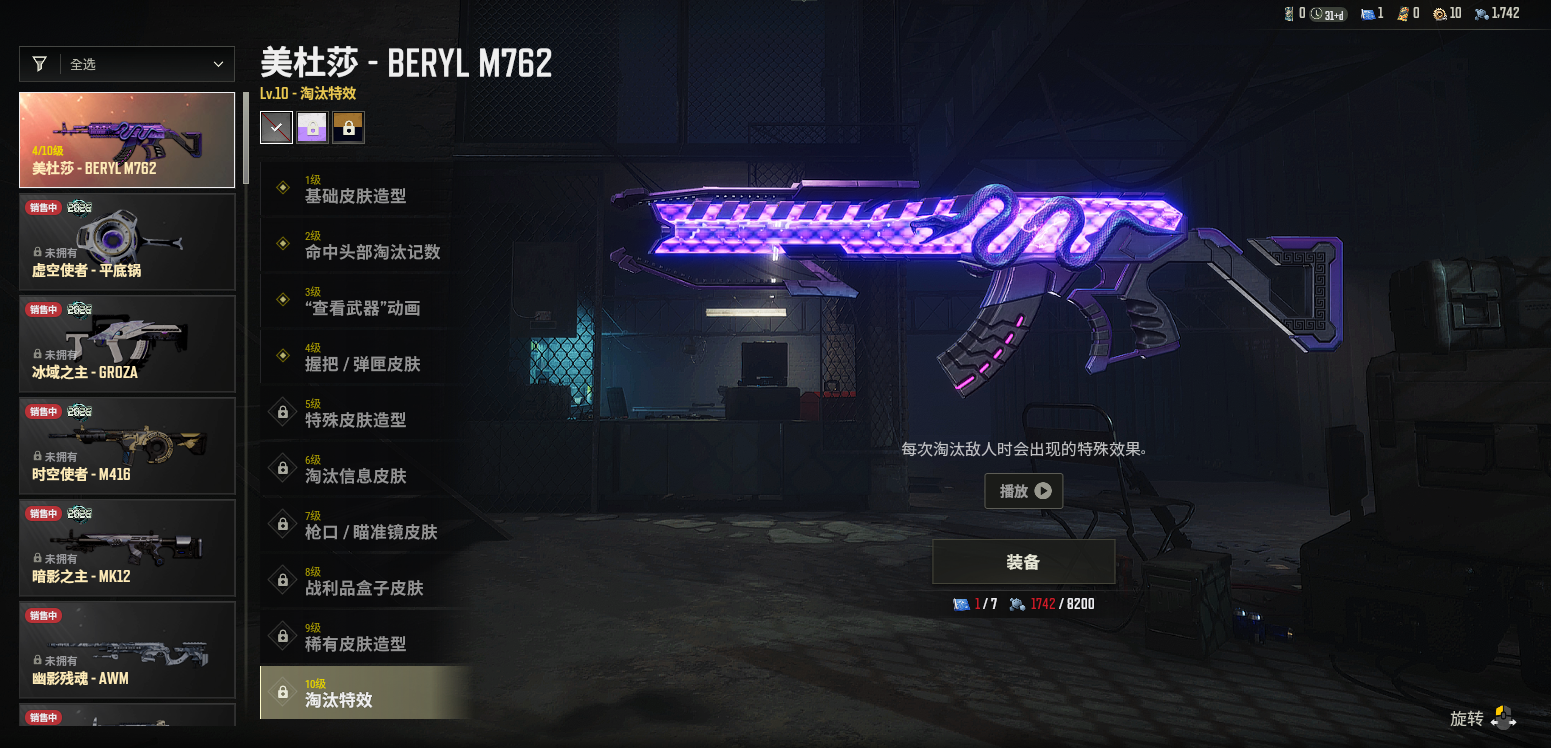Select the locked gold color variant swatch
The width and height of the screenshot is (1551, 748).
(349, 127)
